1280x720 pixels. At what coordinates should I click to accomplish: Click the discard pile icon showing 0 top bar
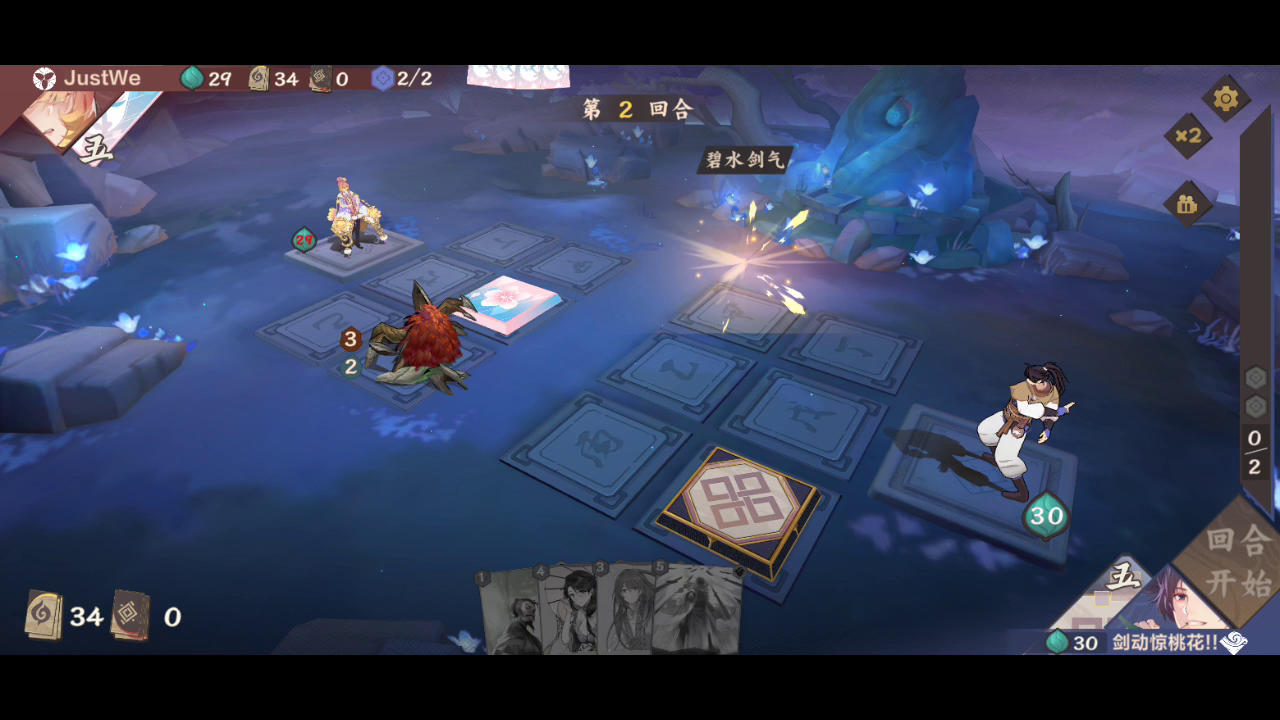pyautogui.click(x=318, y=76)
